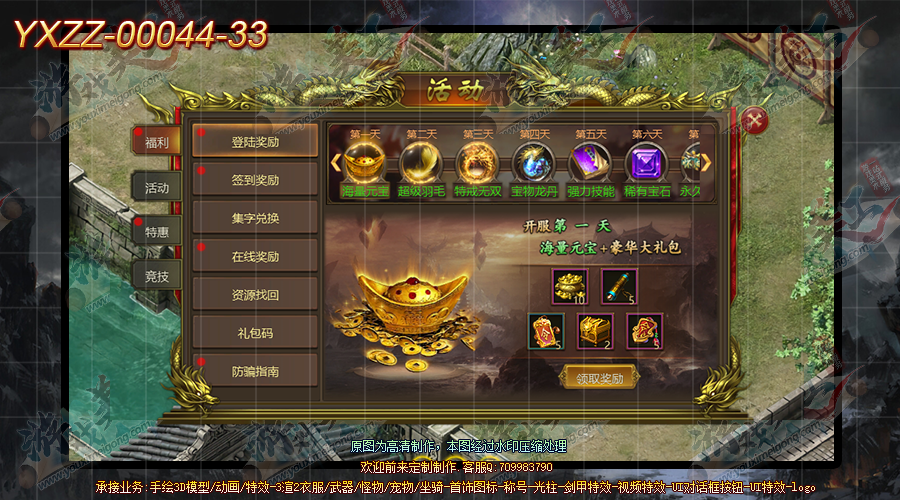Select day six 稀有宝石 purple gem
The height and width of the screenshot is (500, 900).
coord(646,163)
